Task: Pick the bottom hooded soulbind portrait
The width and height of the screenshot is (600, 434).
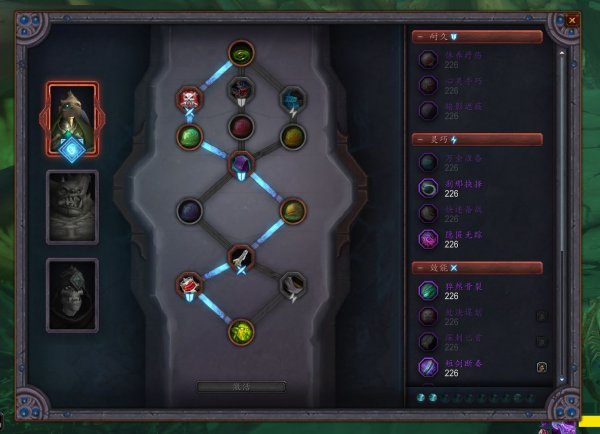Action: point(72,294)
